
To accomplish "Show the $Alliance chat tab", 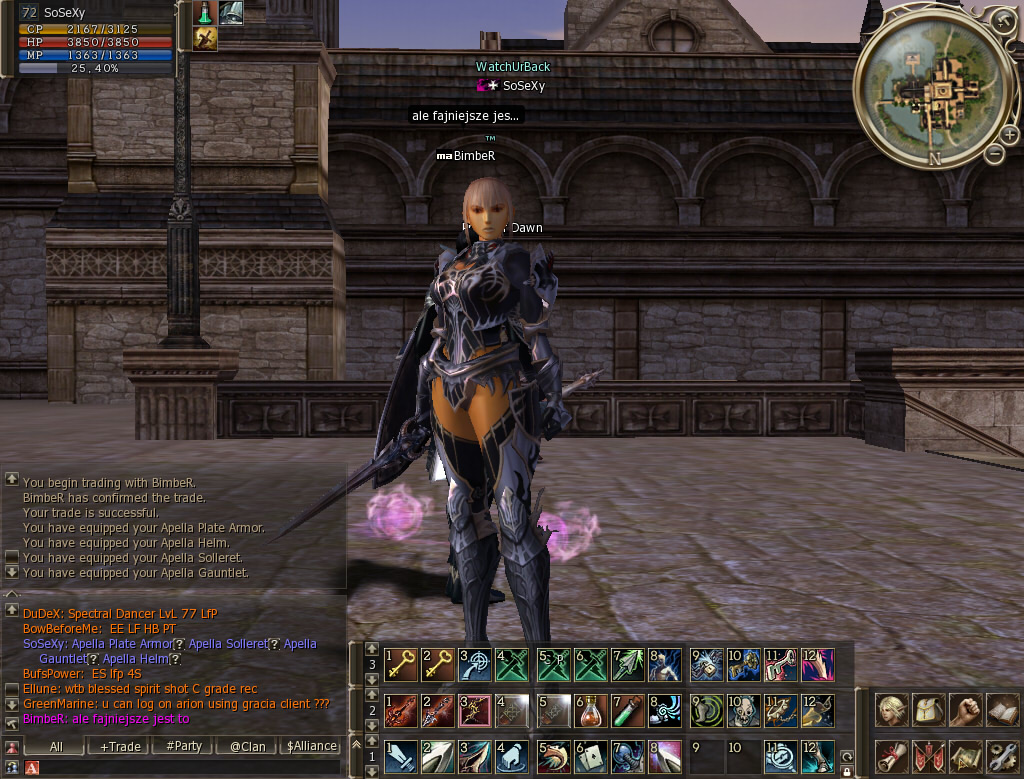I will click(311, 746).
